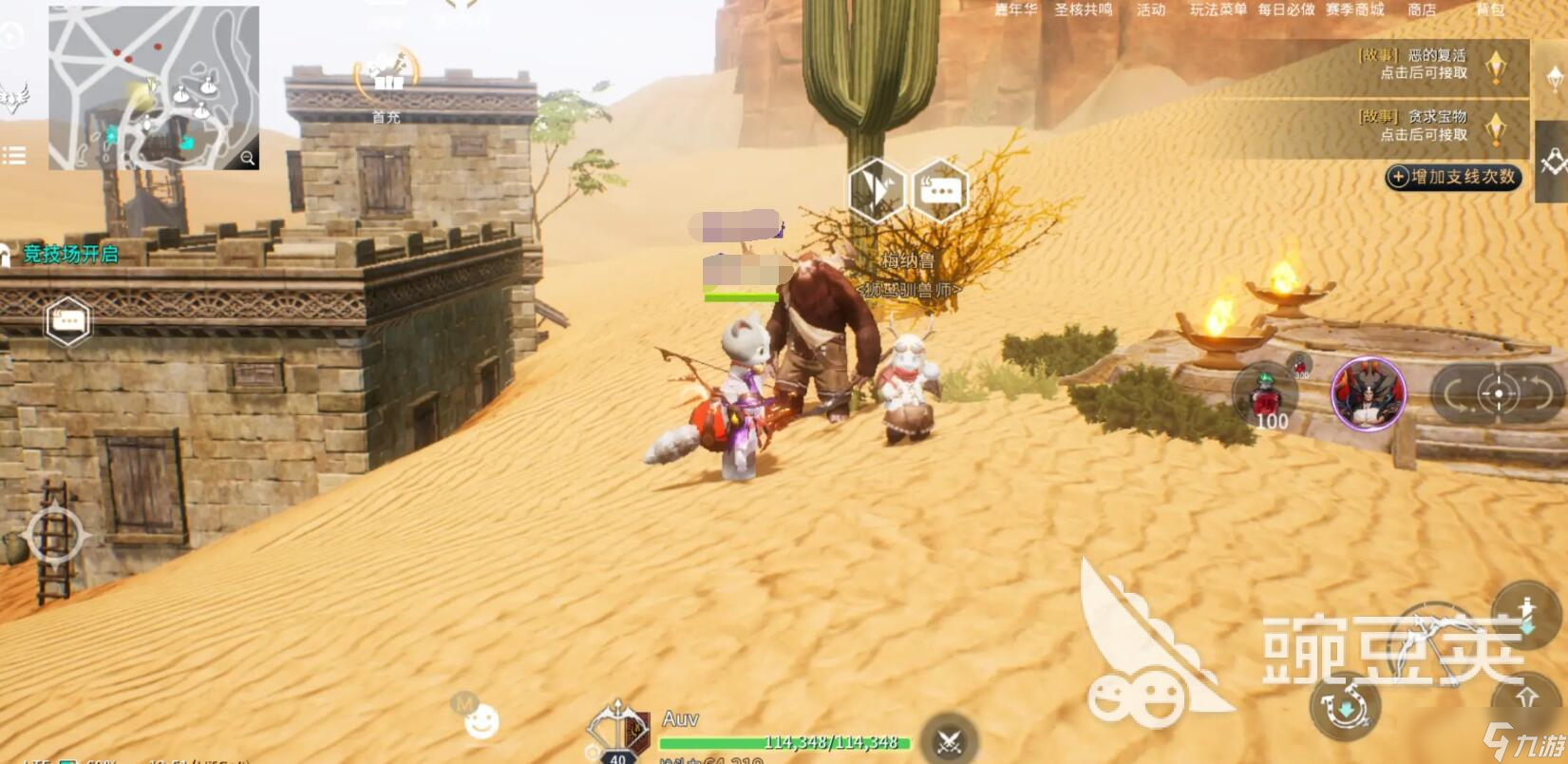Open the 每日必做 daily tasks
This screenshot has width=1568, height=764.
click(x=1286, y=10)
